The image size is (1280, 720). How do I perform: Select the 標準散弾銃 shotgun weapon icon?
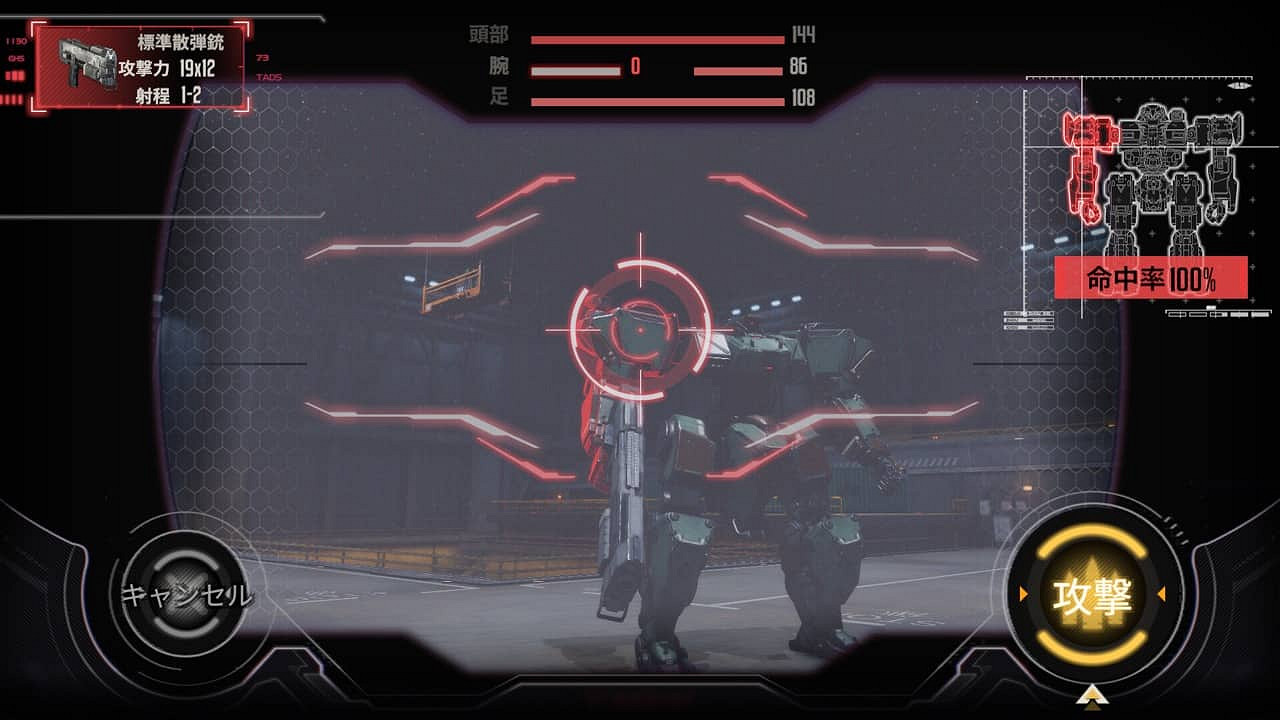coord(88,62)
